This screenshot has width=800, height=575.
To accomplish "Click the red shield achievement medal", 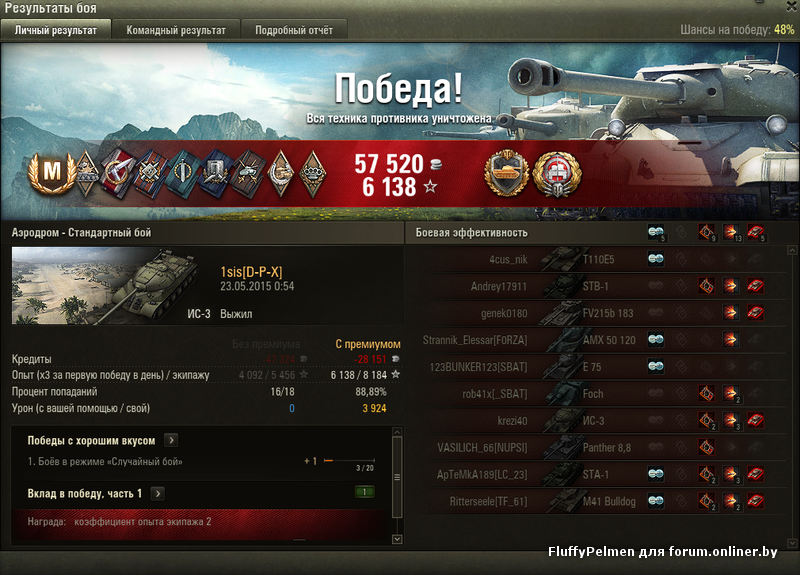I will click(x=553, y=173).
